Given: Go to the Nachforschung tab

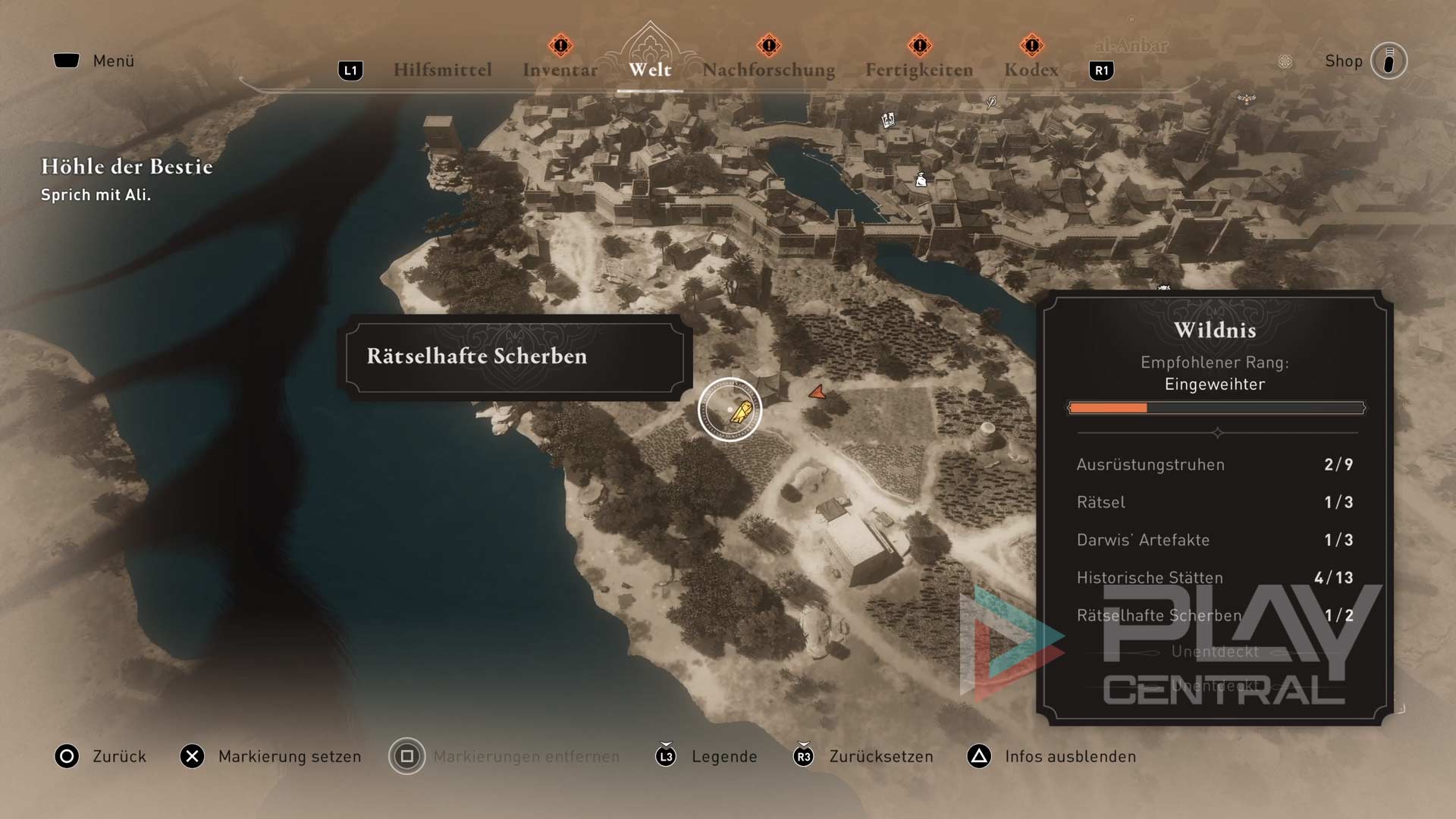Looking at the screenshot, I should pos(768,70).
